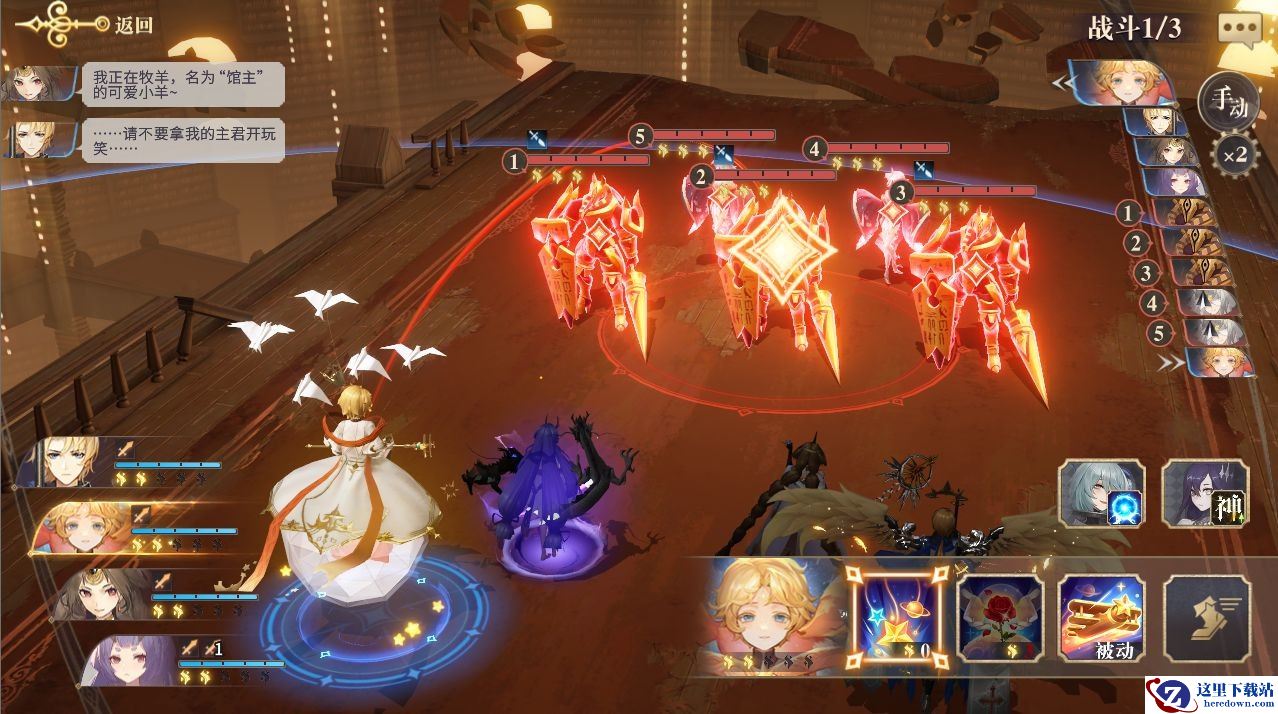View the 被动 passive skill icon
1278x714 pixels.
(1102, 617)
